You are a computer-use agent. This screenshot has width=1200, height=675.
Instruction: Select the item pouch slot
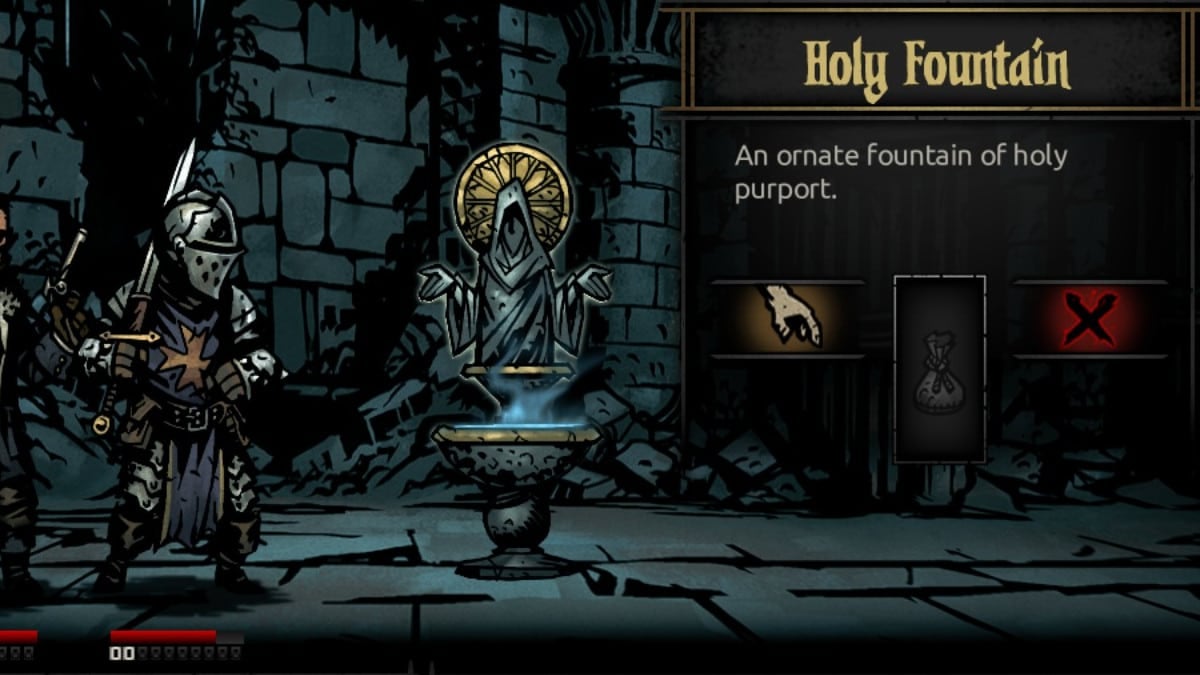pyautogui.click(x=939, y=370)
